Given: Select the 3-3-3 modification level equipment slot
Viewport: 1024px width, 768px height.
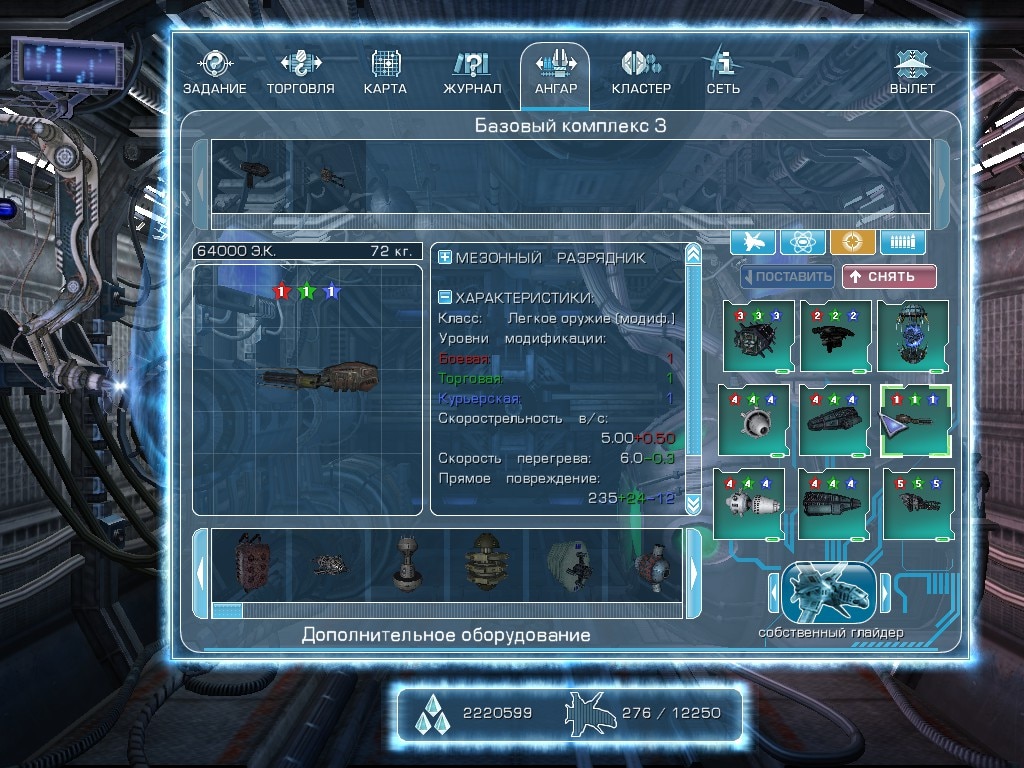Looking at the screenshot, I should [x=758, y=335].
